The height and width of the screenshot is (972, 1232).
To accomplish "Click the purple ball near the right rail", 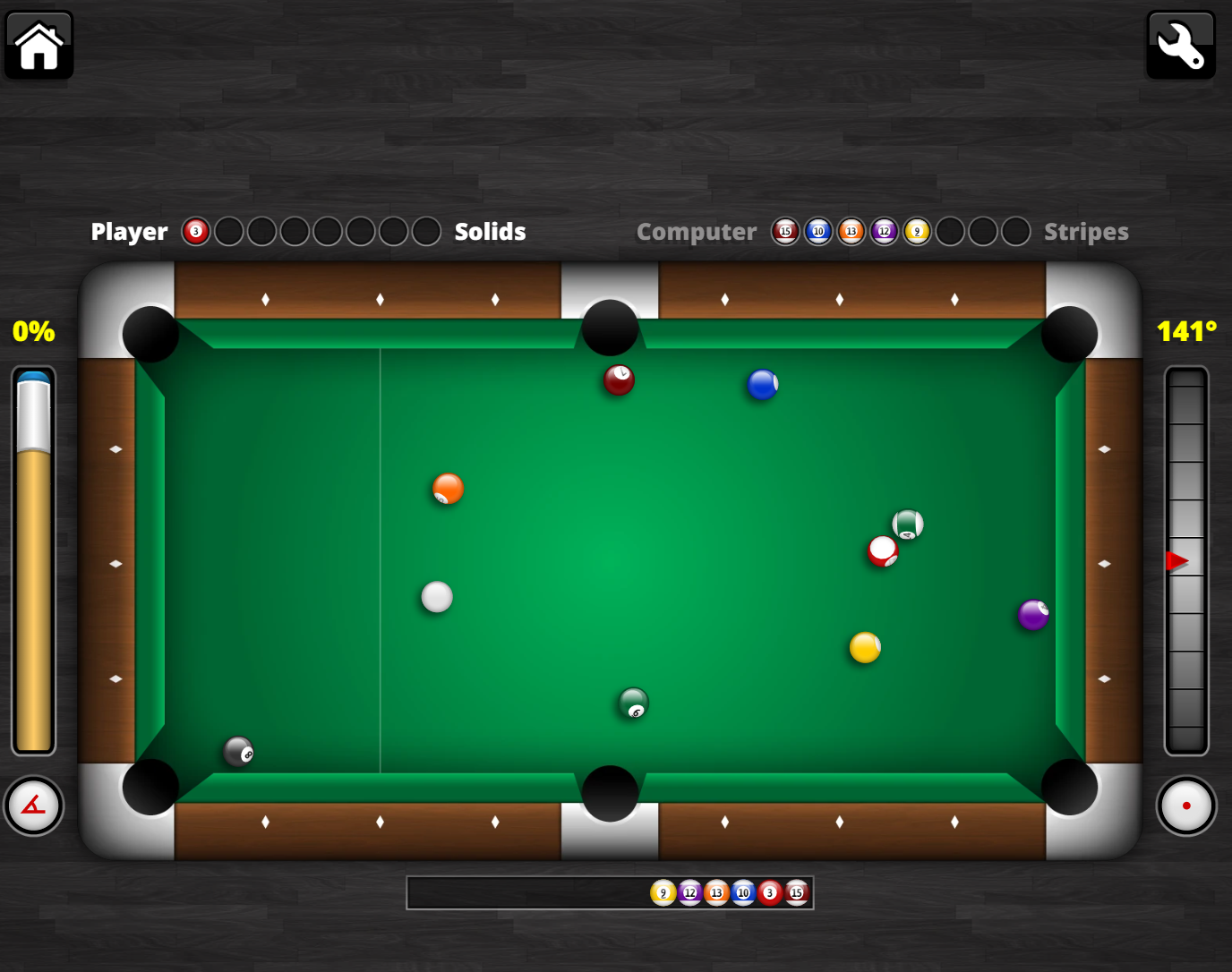I will 1031,616.
